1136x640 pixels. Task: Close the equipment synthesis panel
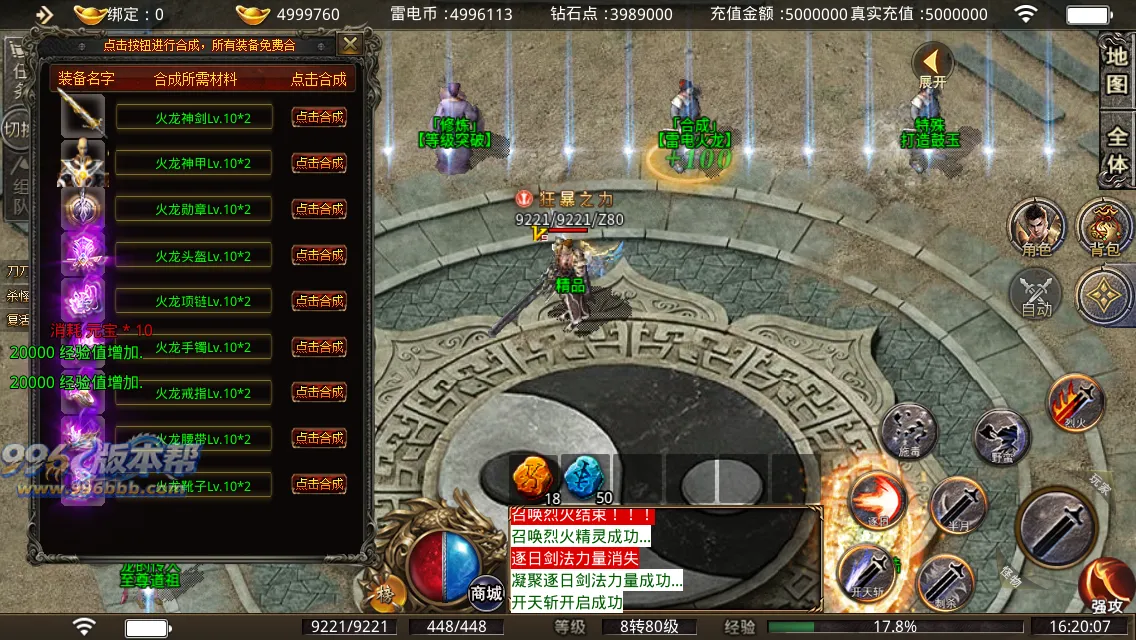coord(349,45)
